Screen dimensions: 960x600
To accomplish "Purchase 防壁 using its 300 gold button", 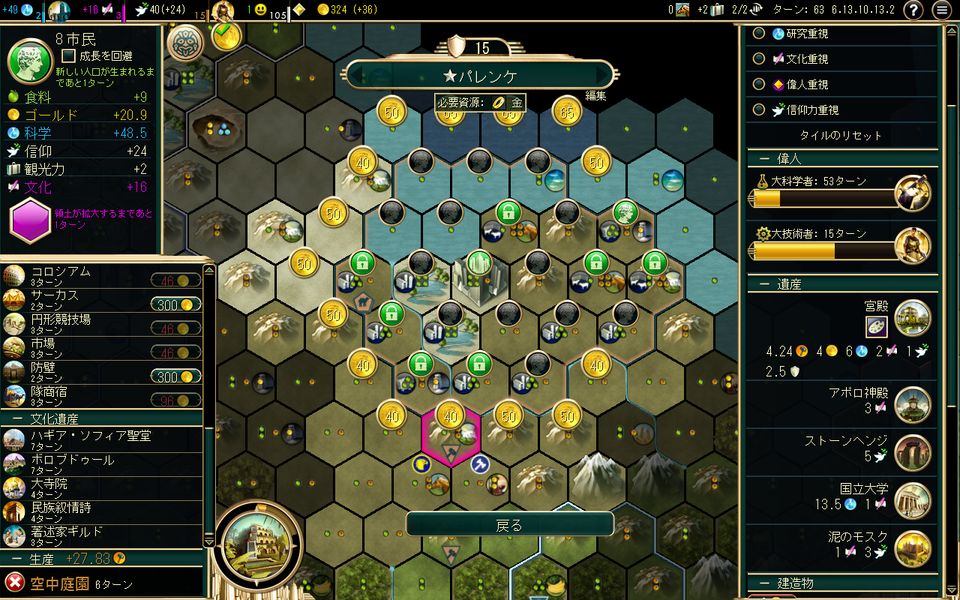I will (x=176, y=376).
